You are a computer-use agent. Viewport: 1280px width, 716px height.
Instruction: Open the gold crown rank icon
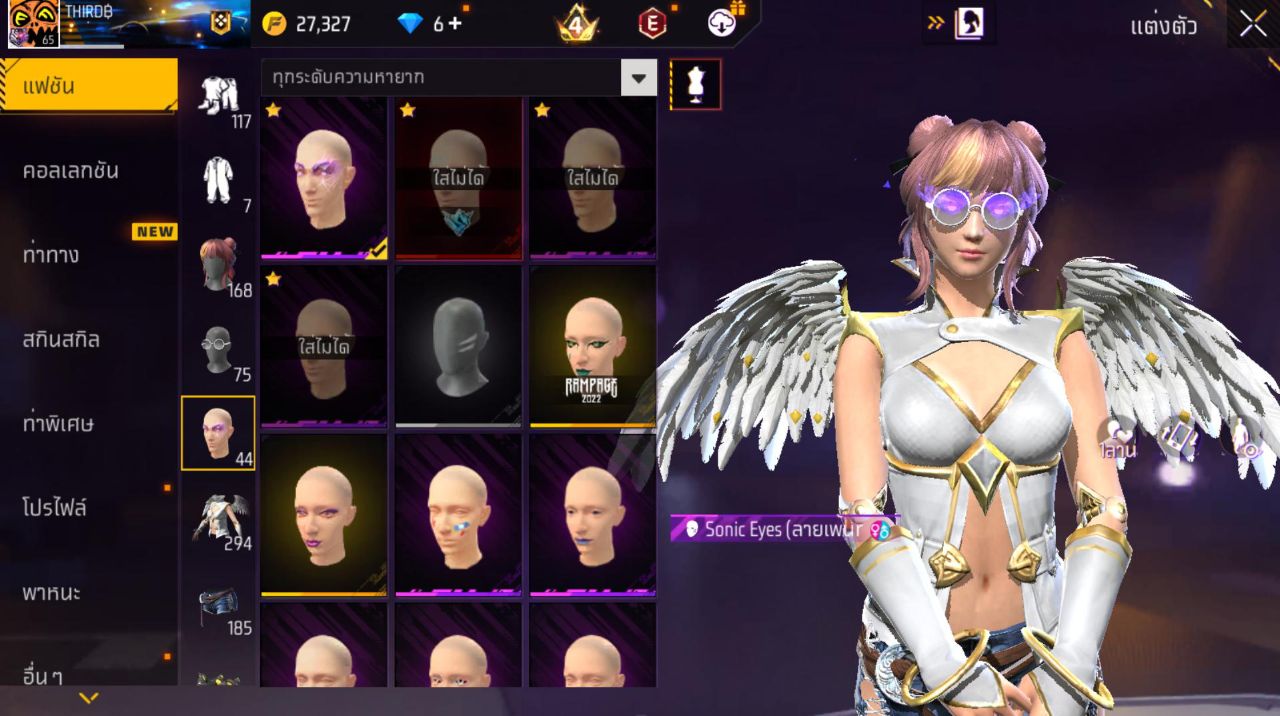pos(577,24)
